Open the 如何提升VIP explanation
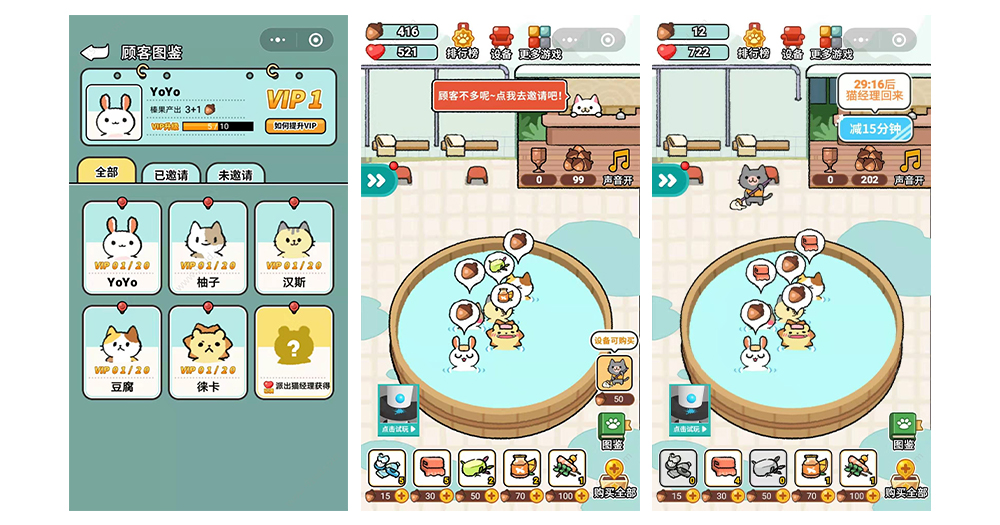This screenshot has width=1000, height=525. coord(296,126)
